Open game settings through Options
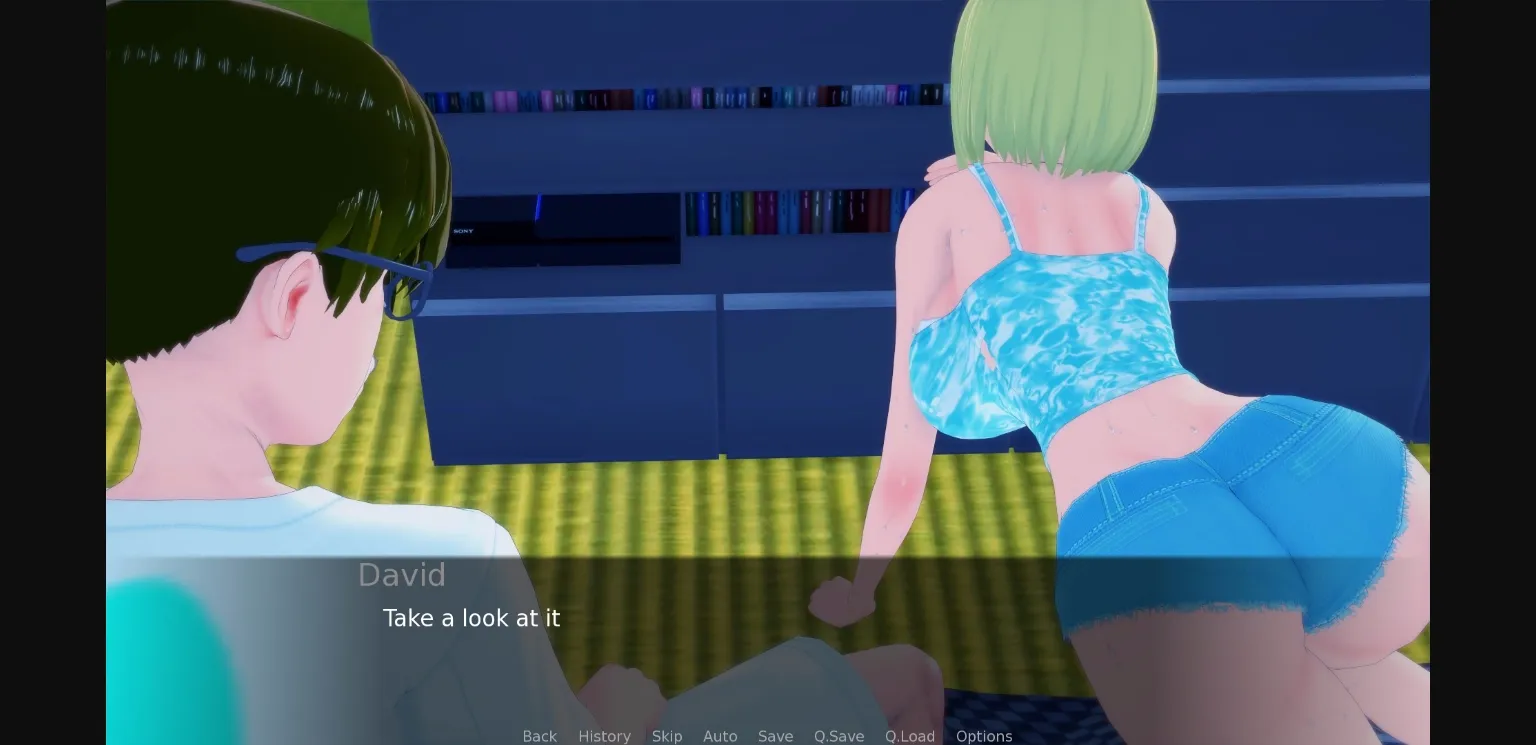This screenshot has width=1536, height=745. click(x=984, y=736)
